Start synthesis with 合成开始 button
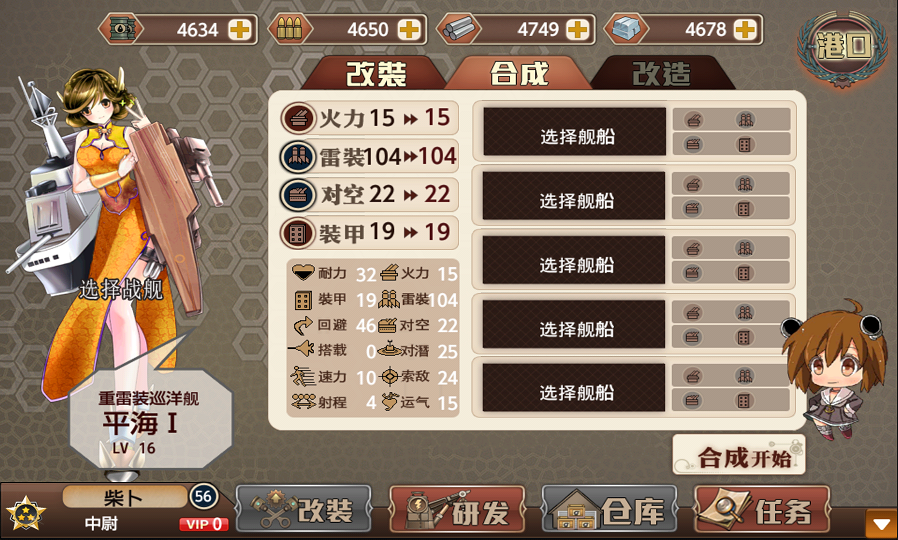Image resolution: width=898 pixels, height=540 pixels. [739, 457]
